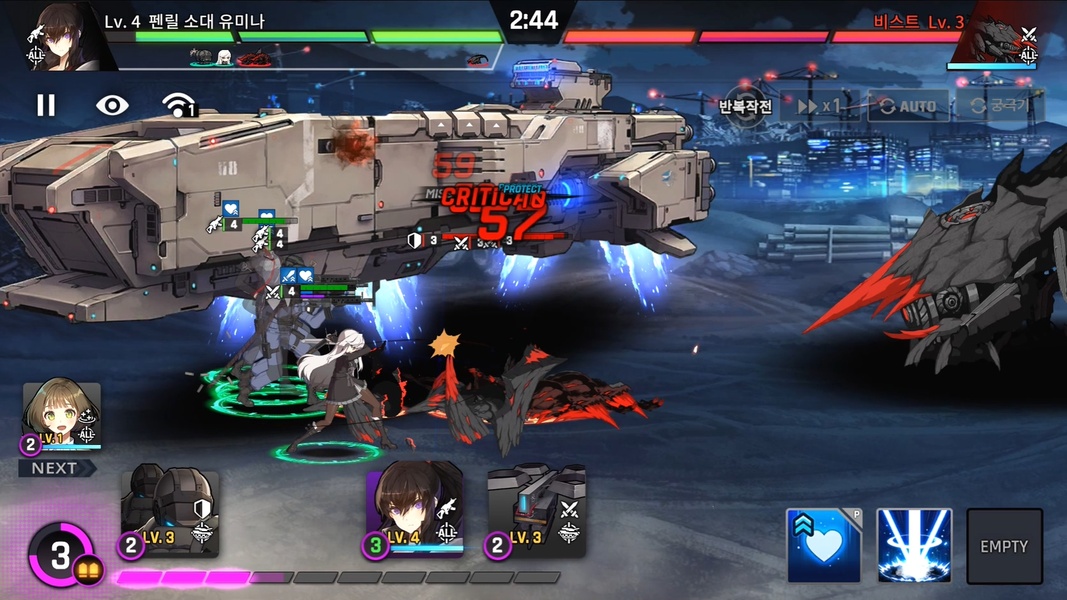Change battle speed with the x1 button
Image resolution: width=1067 pixels, height=600 pixels.
tap(817, 106)
